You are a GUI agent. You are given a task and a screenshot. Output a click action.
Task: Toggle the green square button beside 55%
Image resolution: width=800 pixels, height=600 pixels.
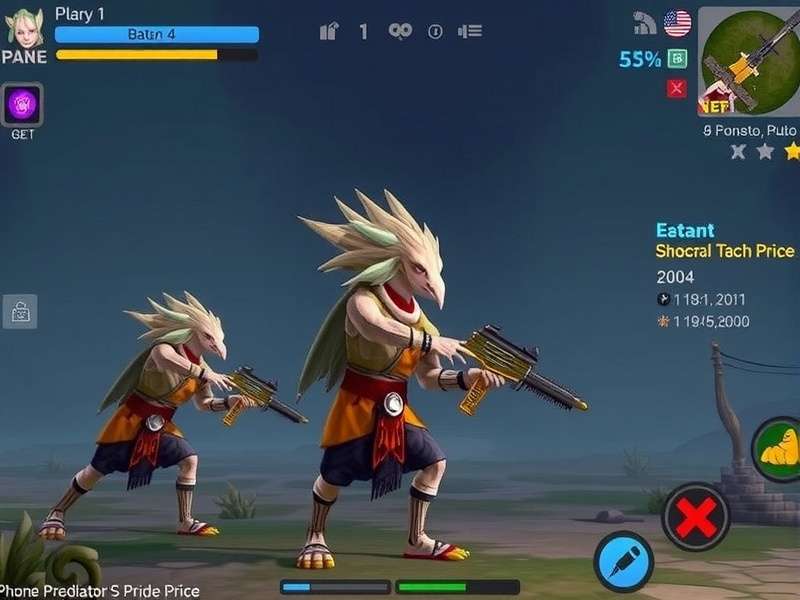pyautogui.click(x=677, y=59)
